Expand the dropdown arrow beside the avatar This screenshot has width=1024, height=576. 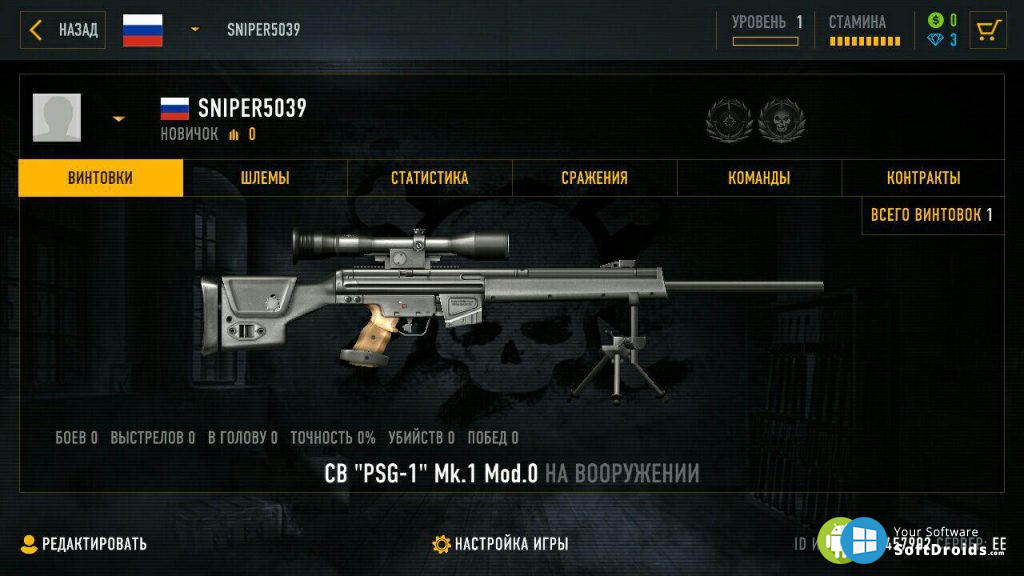coord(119,119)
